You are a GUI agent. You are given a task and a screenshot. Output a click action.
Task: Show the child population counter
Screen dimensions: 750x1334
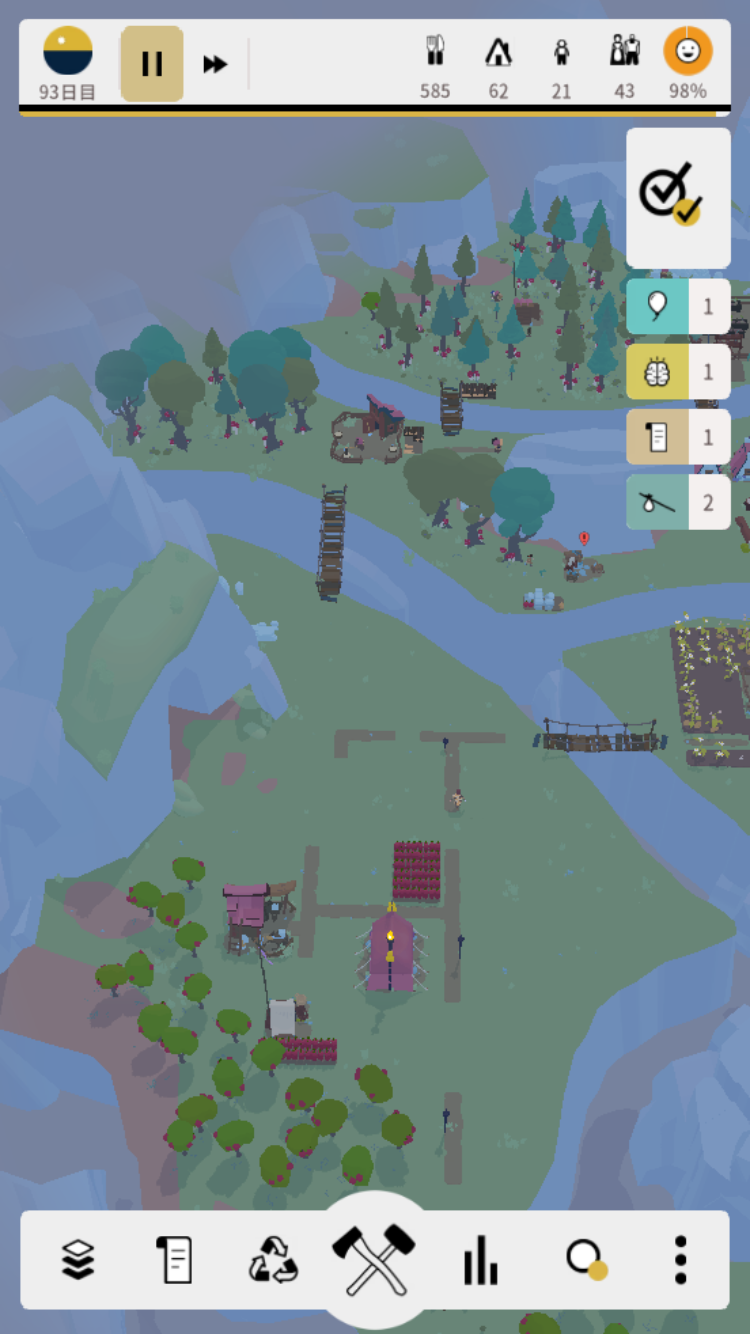point(562,64)
